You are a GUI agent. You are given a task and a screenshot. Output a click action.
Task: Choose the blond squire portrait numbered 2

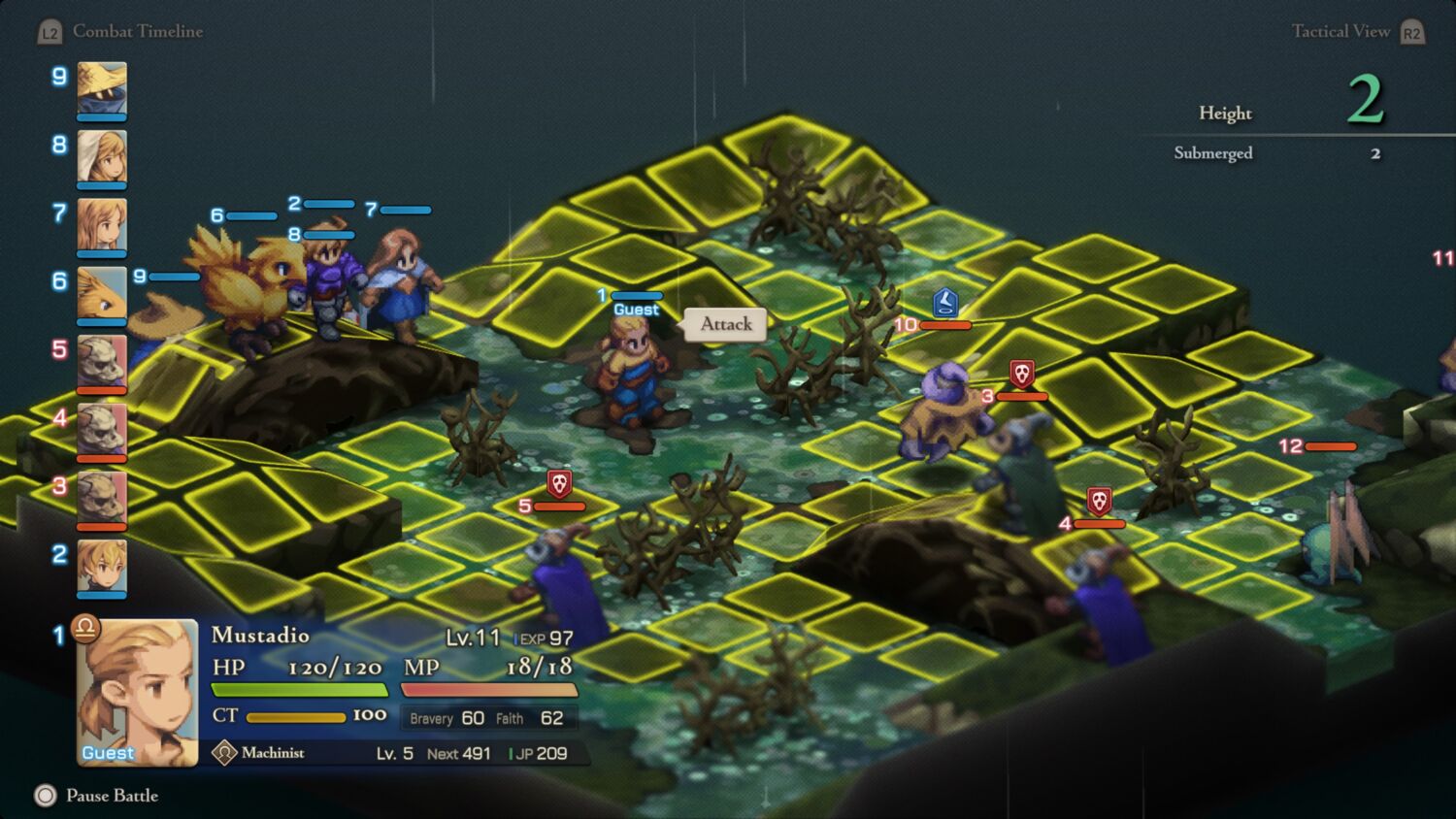point(102,566)
